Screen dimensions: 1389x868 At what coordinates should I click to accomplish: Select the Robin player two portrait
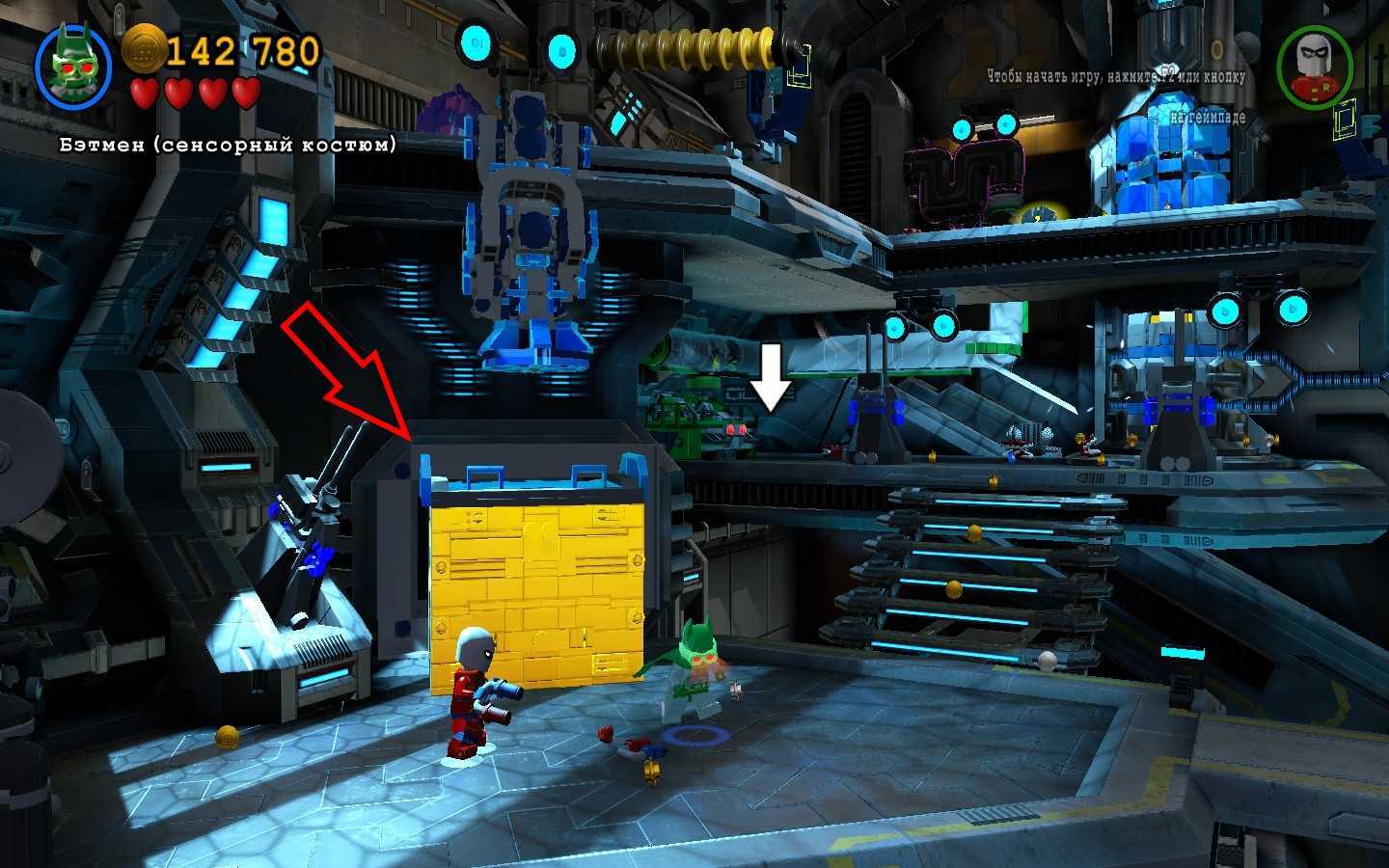click(x=1314, y=68)
